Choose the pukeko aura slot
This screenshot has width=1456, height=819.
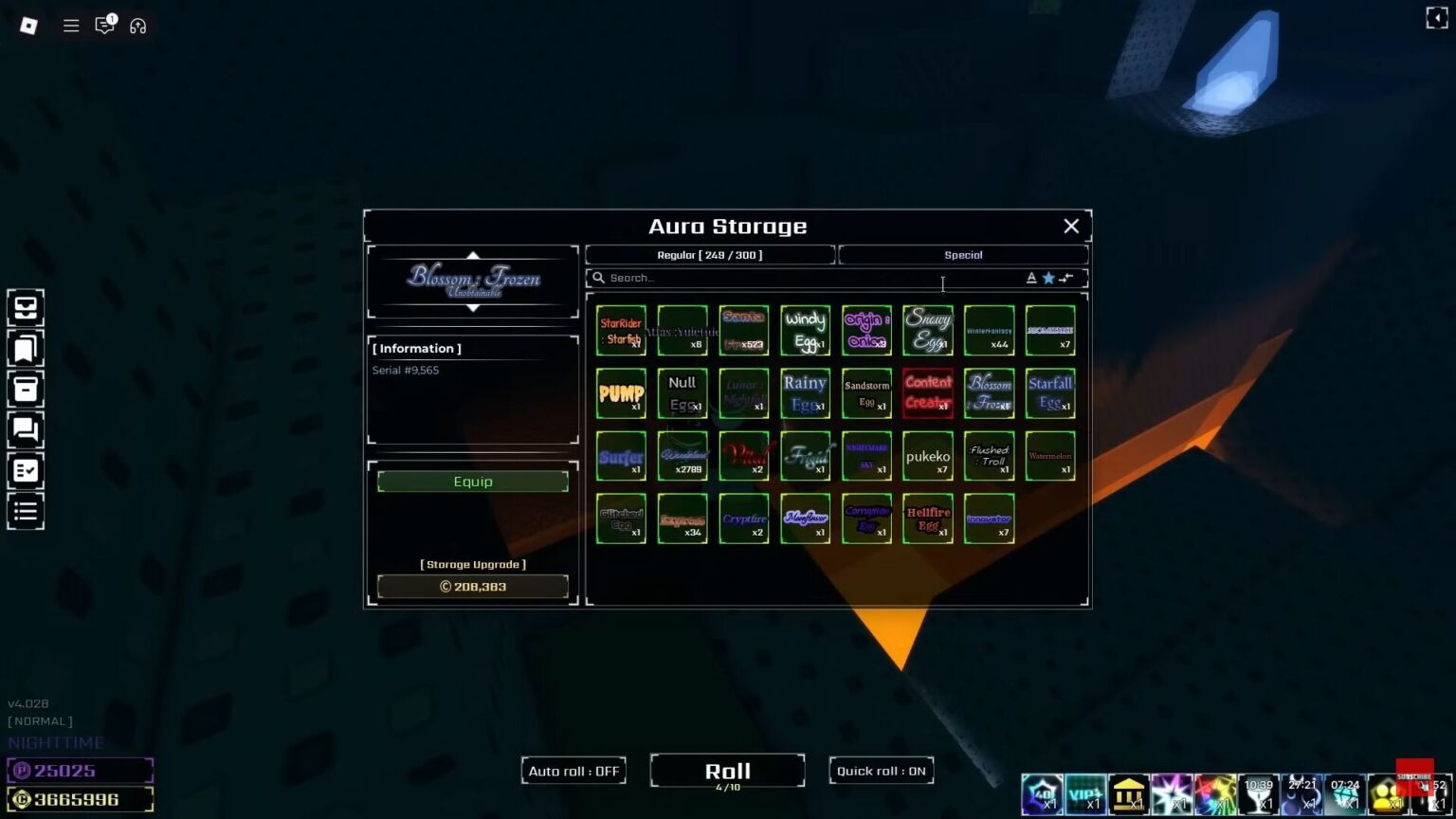tap(928, 456)
